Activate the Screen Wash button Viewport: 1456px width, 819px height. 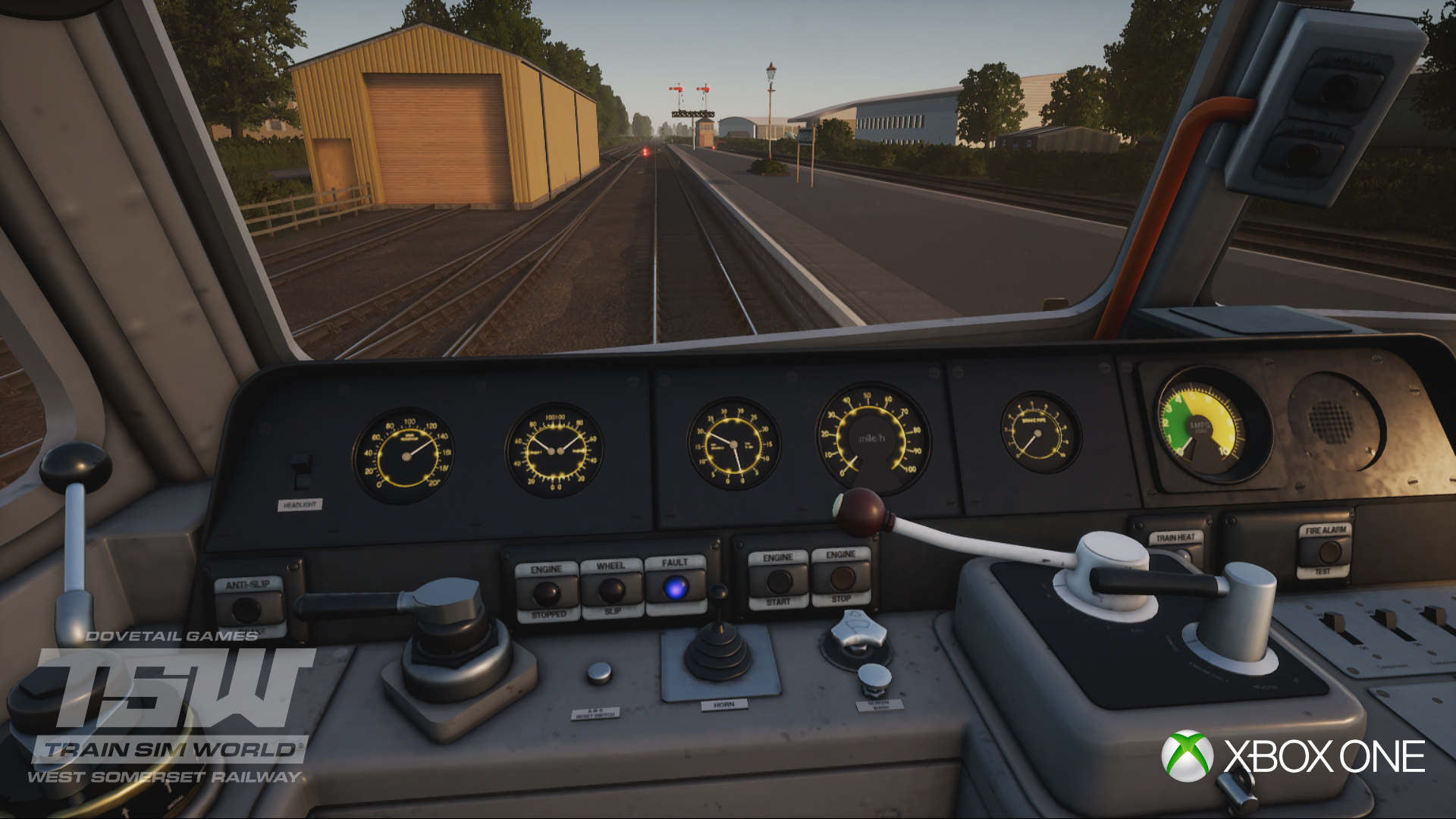pyautogui.click(x=874, y=677)
